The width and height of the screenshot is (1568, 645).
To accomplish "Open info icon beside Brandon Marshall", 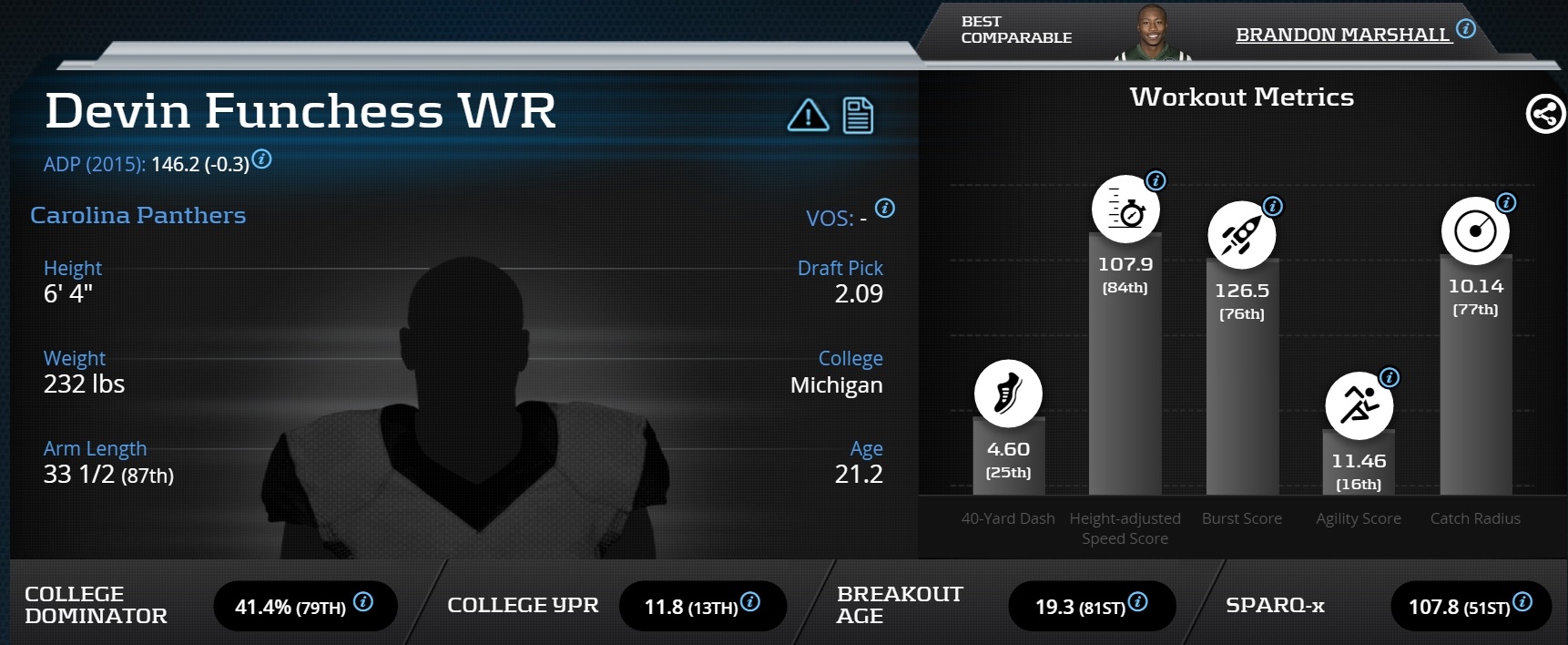I will pyautogui.click(x=1466, y=29).
